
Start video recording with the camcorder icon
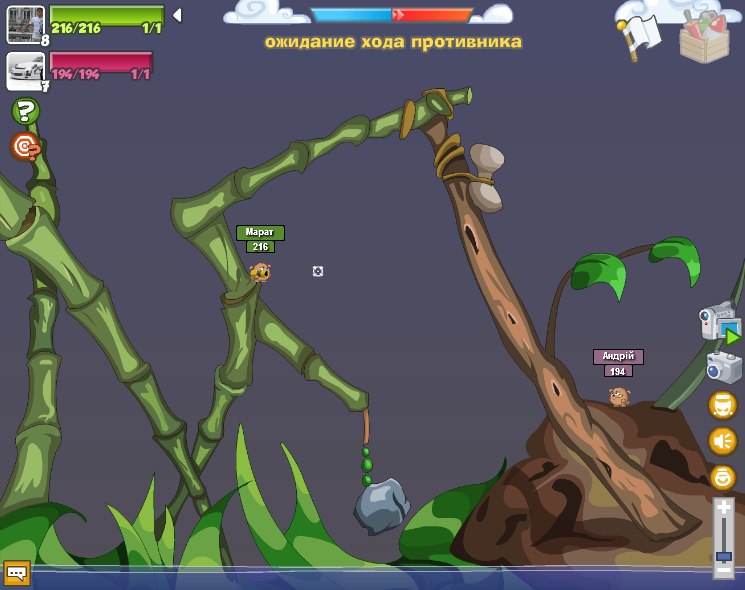tap(719, 323)
